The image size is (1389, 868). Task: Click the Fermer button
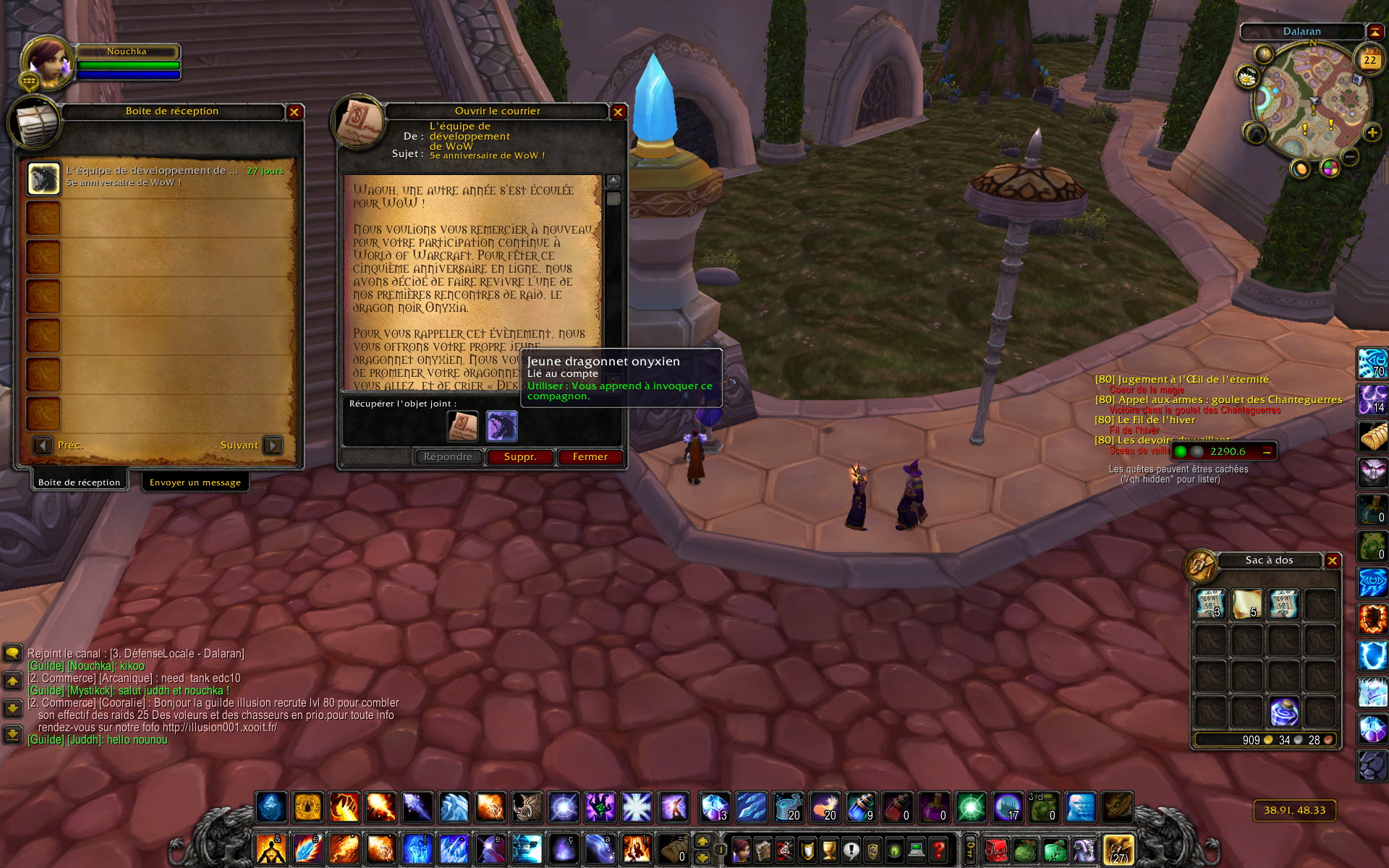[590, 457]
